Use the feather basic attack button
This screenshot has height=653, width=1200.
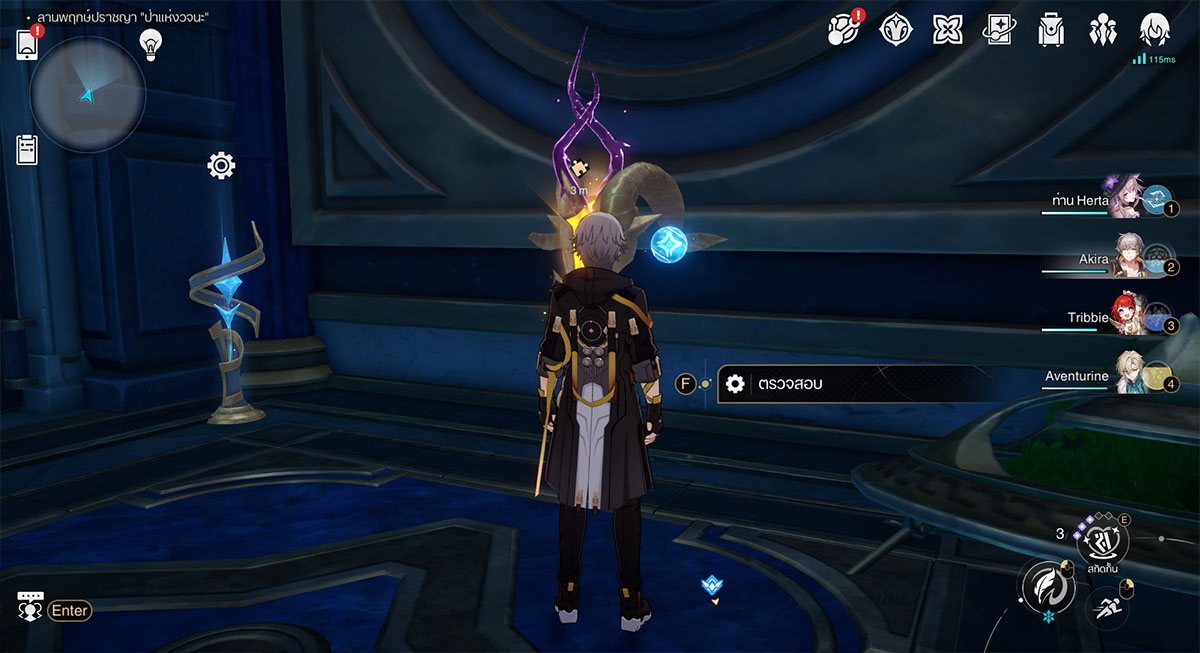tap(1046, 586)
